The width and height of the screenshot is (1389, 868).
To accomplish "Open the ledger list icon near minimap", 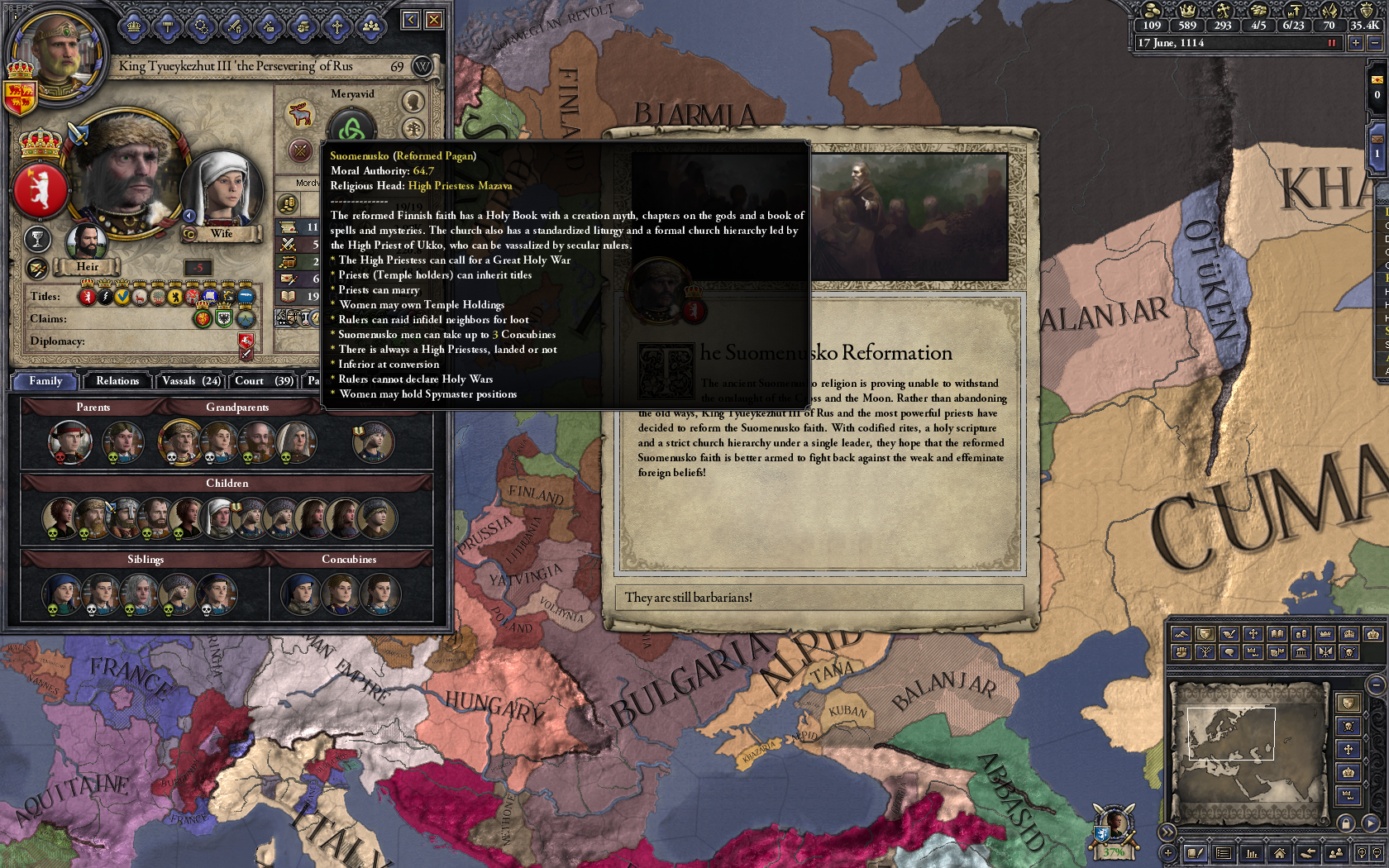I will [1223, 853].
